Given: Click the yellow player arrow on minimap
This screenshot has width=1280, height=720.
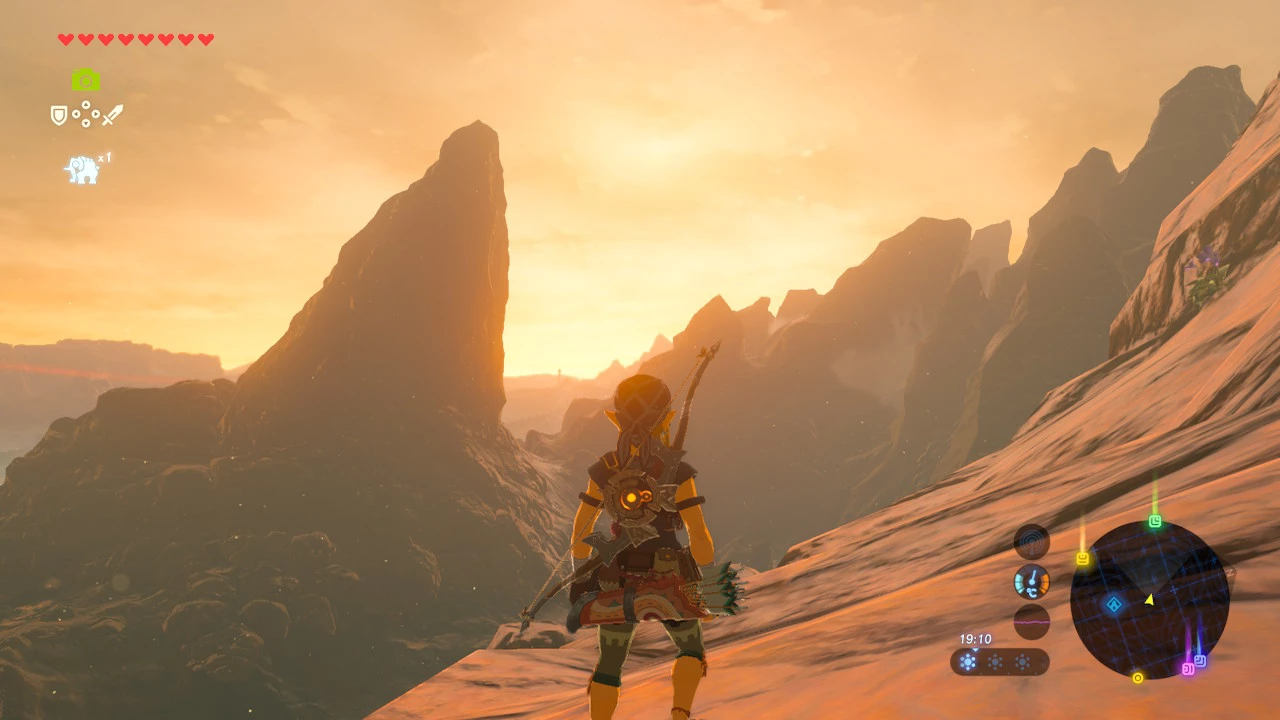Looking at the screenshot, I should tap(1149, 599).
